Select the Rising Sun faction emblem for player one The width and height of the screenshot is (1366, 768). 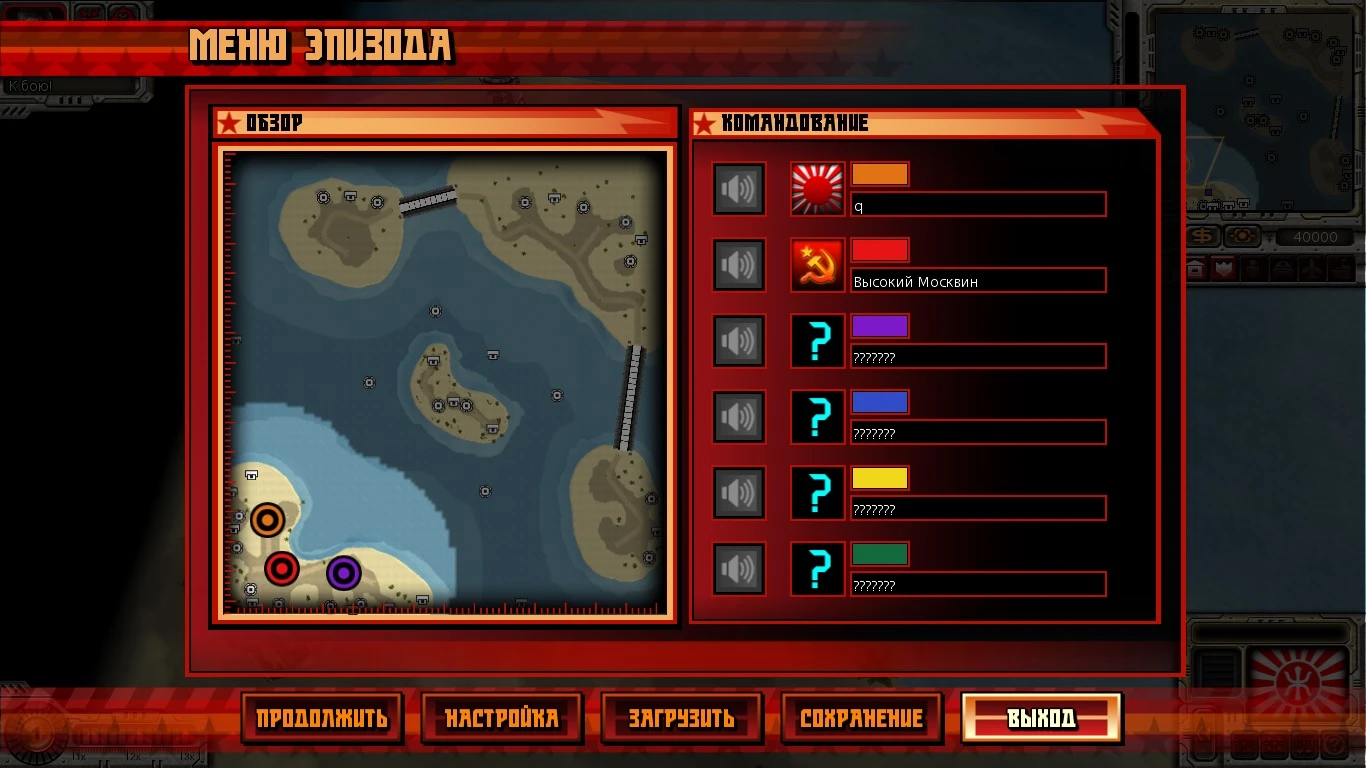(817, 188)
